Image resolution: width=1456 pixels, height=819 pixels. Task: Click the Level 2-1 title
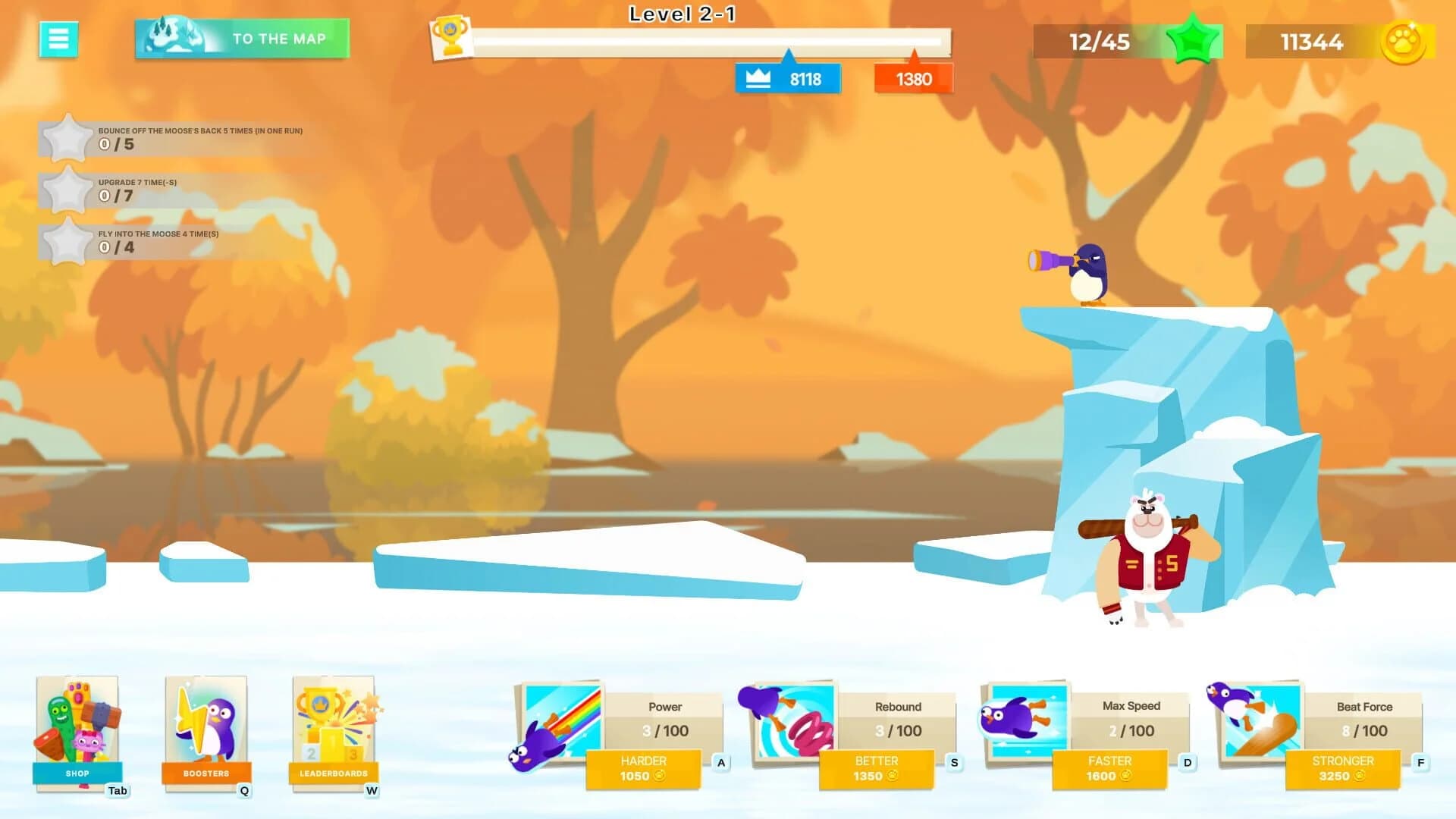[x=681, y=14]
